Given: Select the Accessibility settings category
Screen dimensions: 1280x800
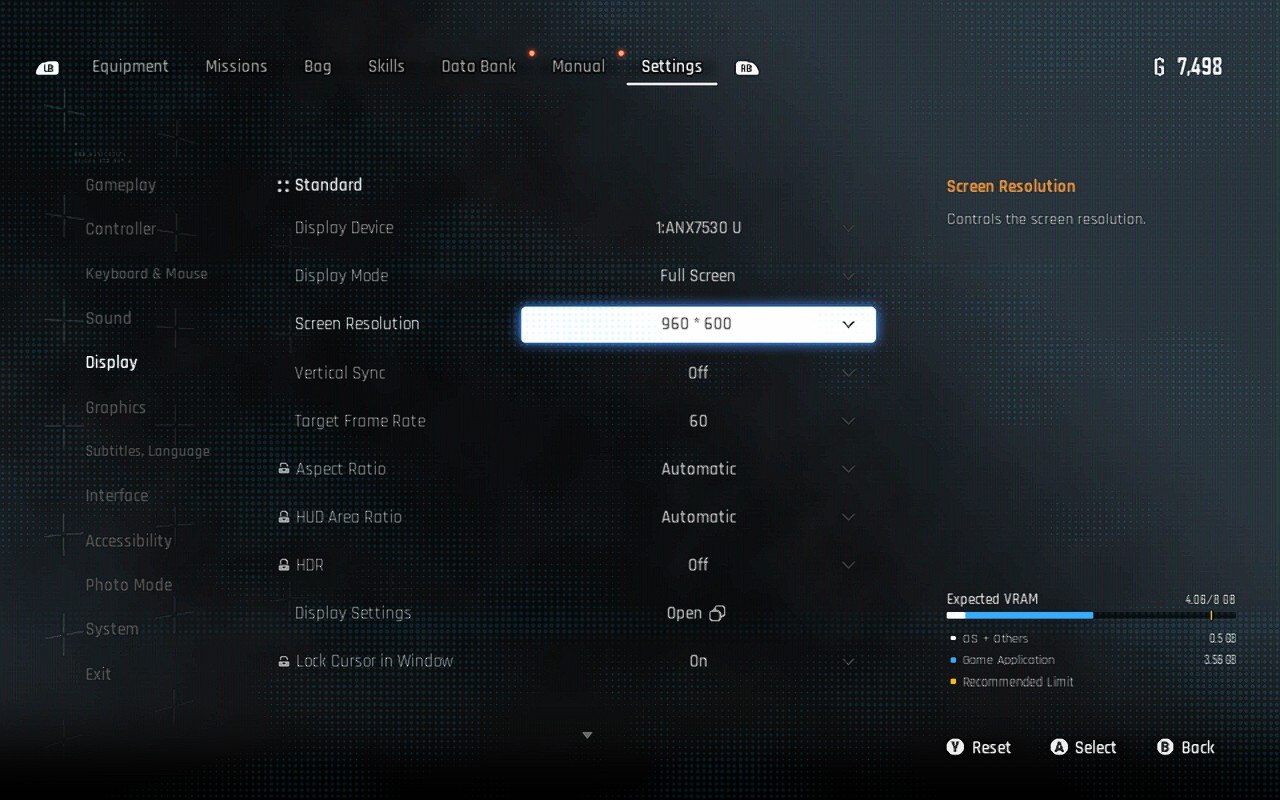Looking at the screenshot, I should point(128,541).
